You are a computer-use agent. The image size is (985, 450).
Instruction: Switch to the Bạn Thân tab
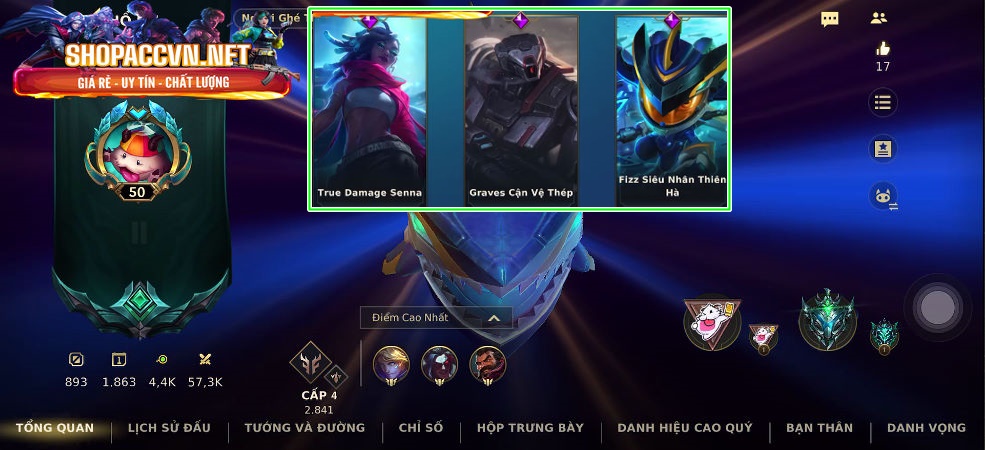(x=819, y=428)
